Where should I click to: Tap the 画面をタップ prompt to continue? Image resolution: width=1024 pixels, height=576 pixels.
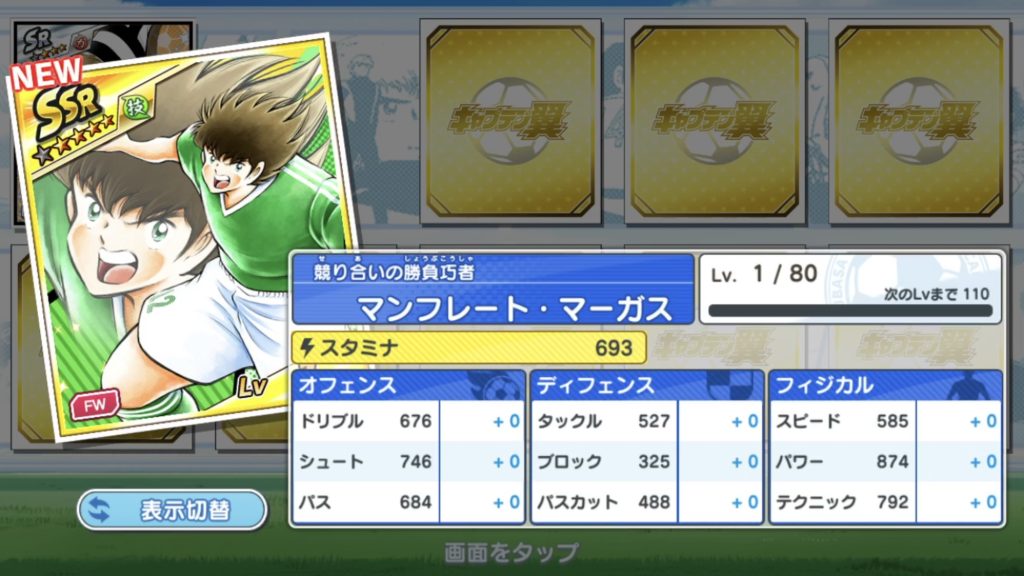pos(511,552)
